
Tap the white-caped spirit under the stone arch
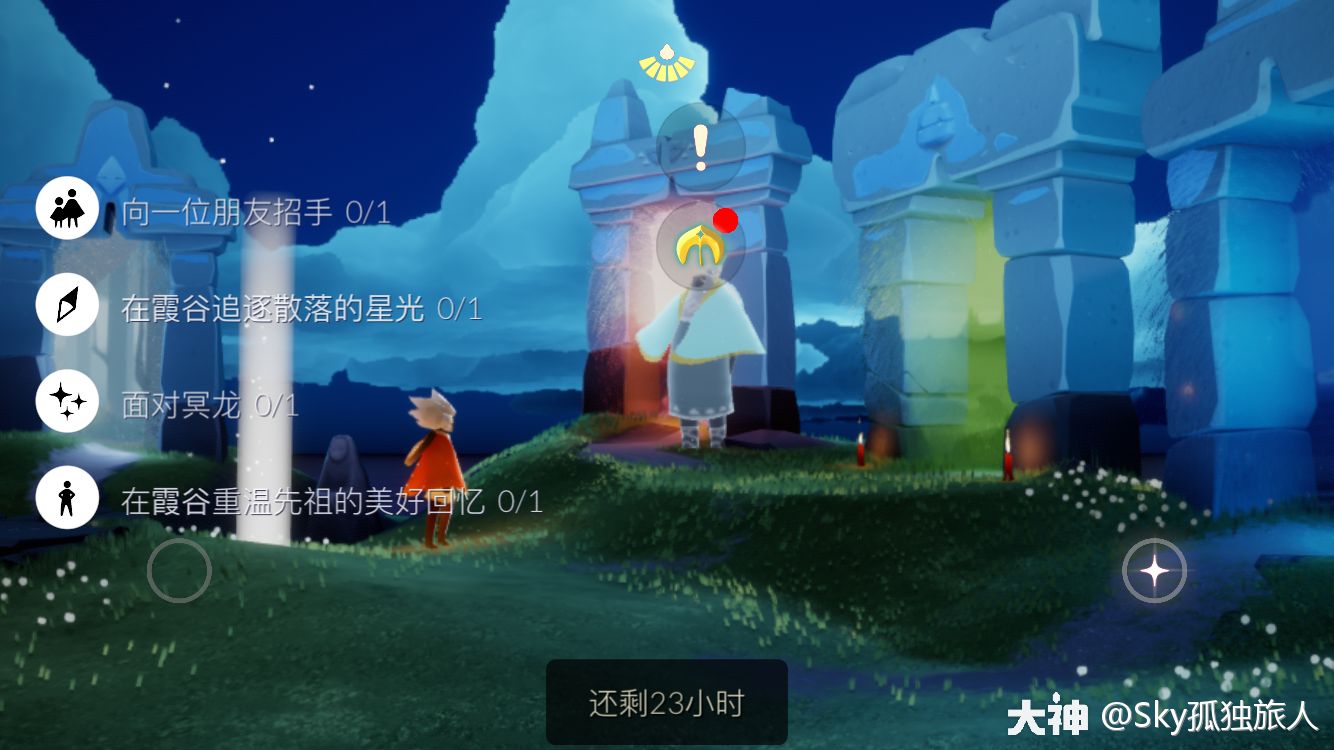point(700,350)
